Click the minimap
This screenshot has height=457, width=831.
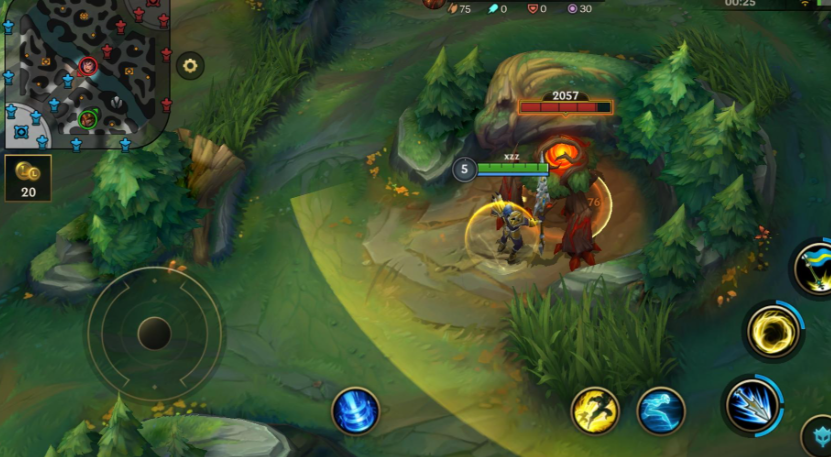[x=85, y=72]
